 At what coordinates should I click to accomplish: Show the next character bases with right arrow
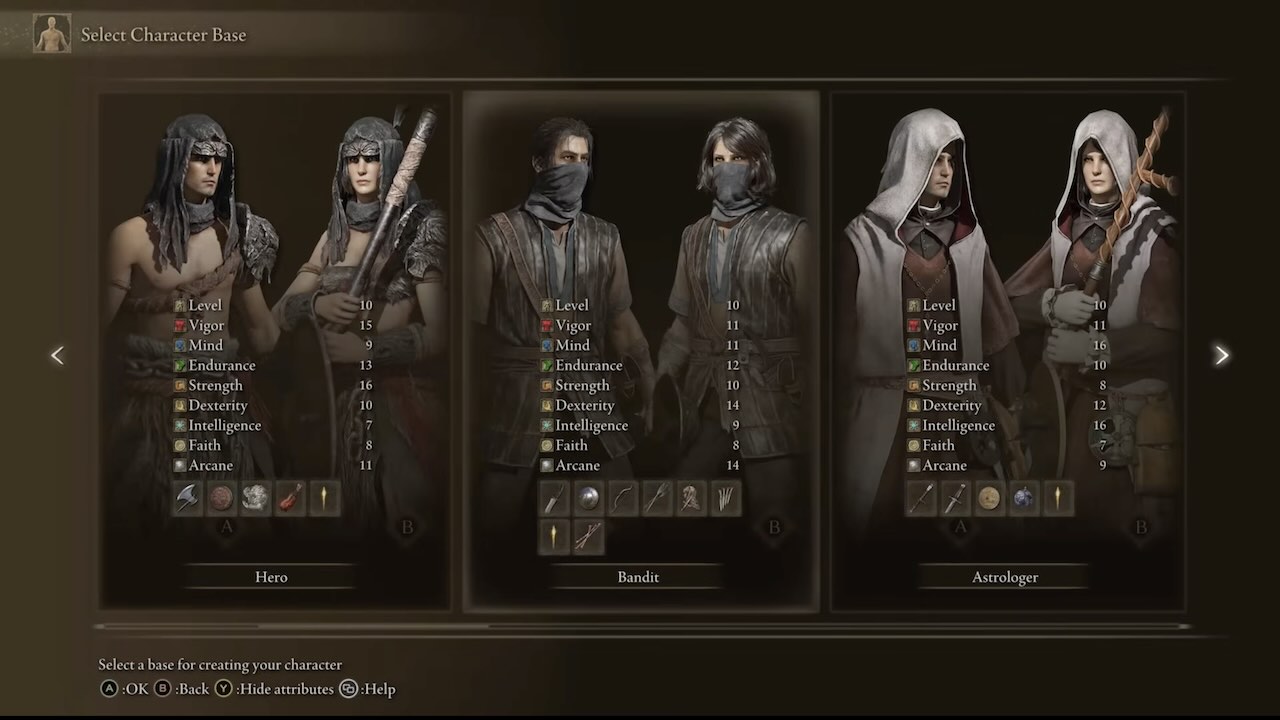pyautogui.click(x=1221, y=355)
